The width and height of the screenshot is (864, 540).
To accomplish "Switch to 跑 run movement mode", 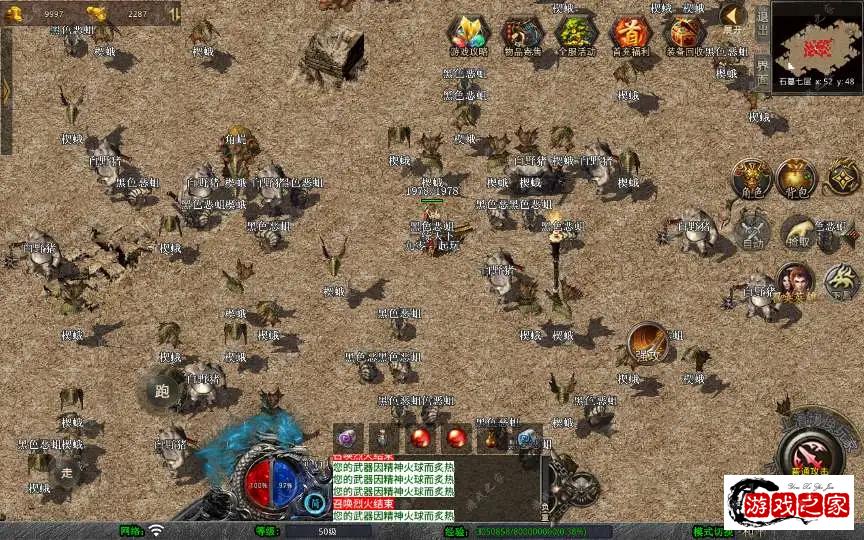I will tap(162, 389).
